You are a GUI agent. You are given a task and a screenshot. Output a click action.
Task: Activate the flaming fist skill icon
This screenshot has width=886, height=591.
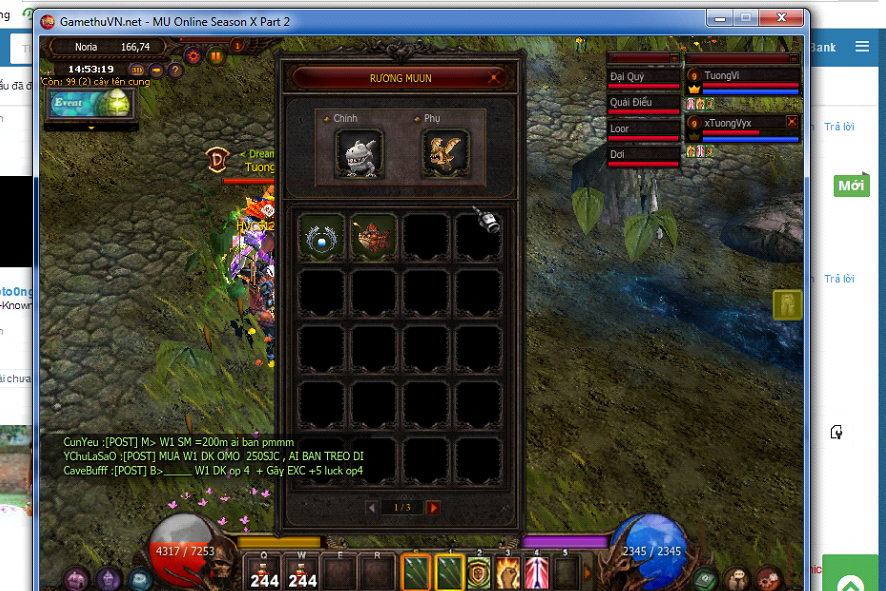[x=508, y=573]
